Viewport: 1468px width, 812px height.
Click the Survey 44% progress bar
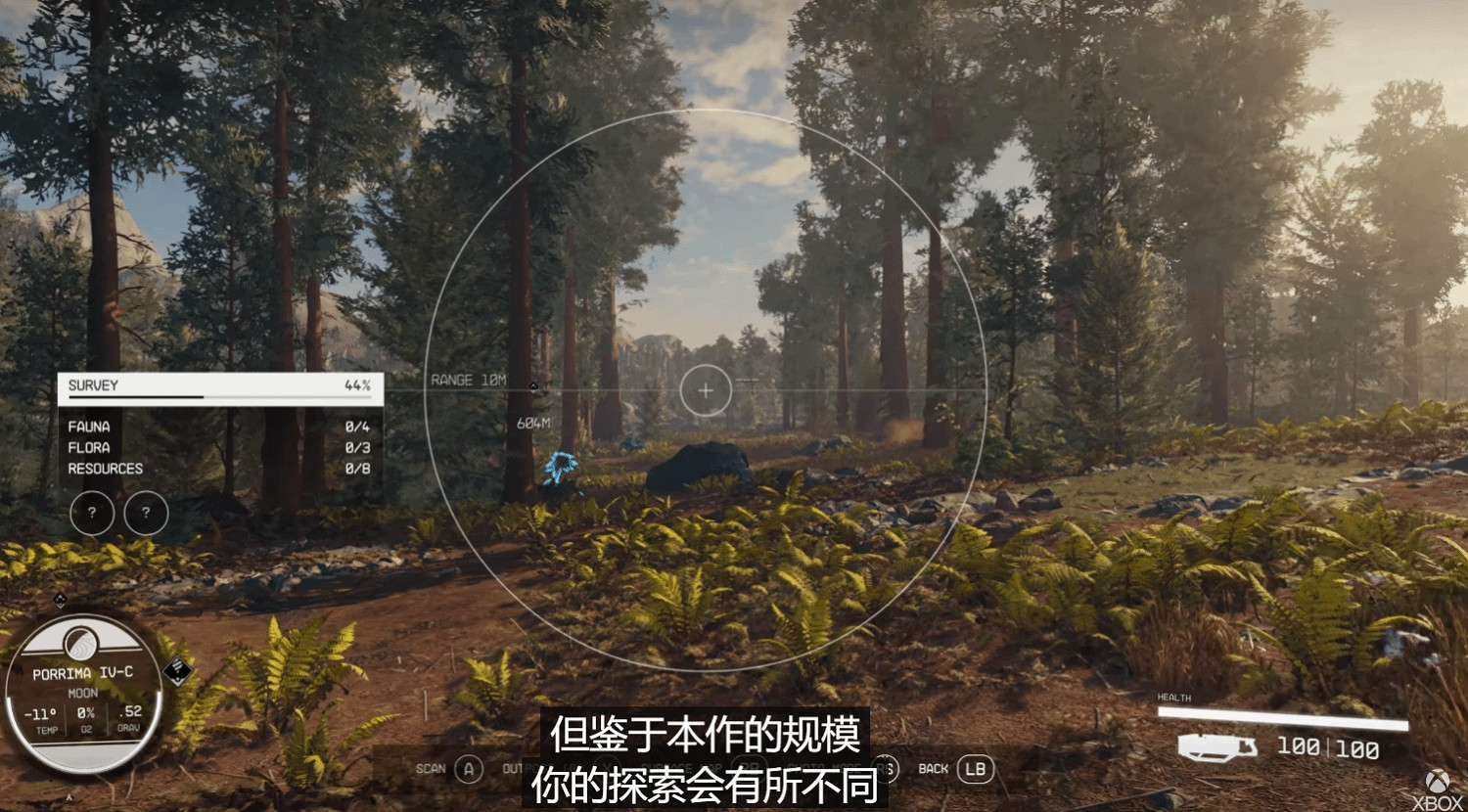pyautogui.click(x=220, y=396)
